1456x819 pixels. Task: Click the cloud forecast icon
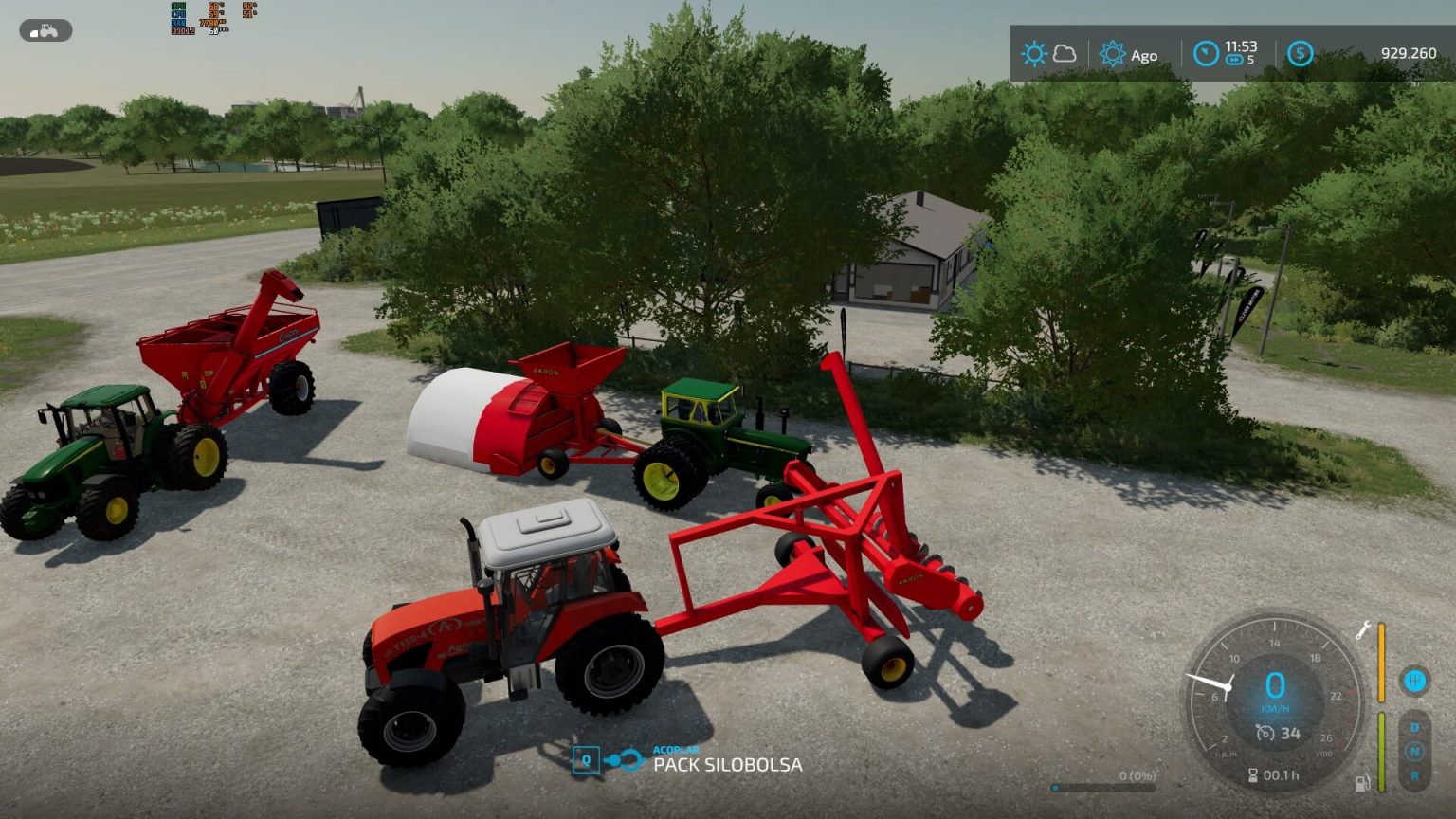tap(1065, 53)
